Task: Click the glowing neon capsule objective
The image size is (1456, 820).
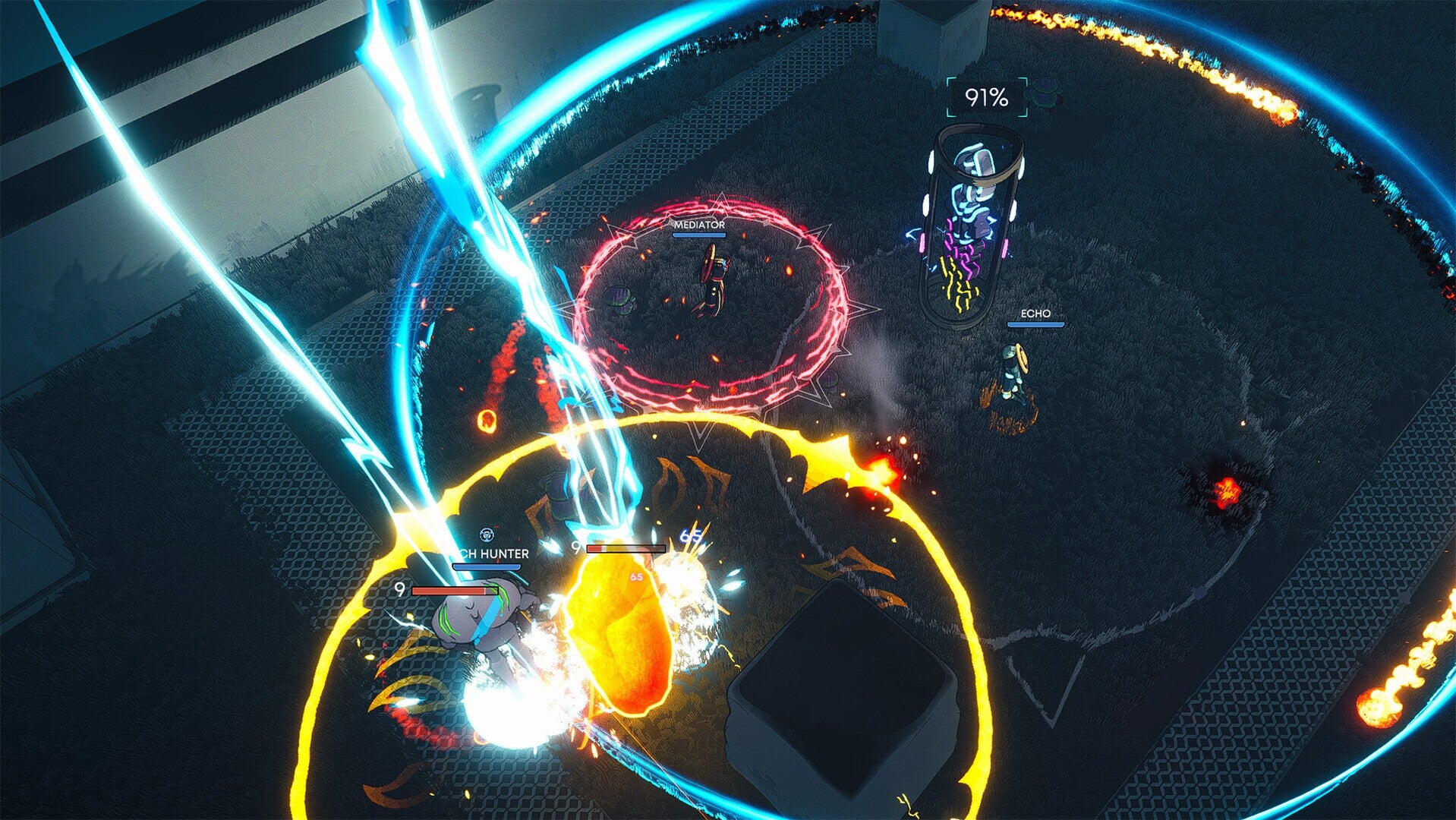Action: 969,220
